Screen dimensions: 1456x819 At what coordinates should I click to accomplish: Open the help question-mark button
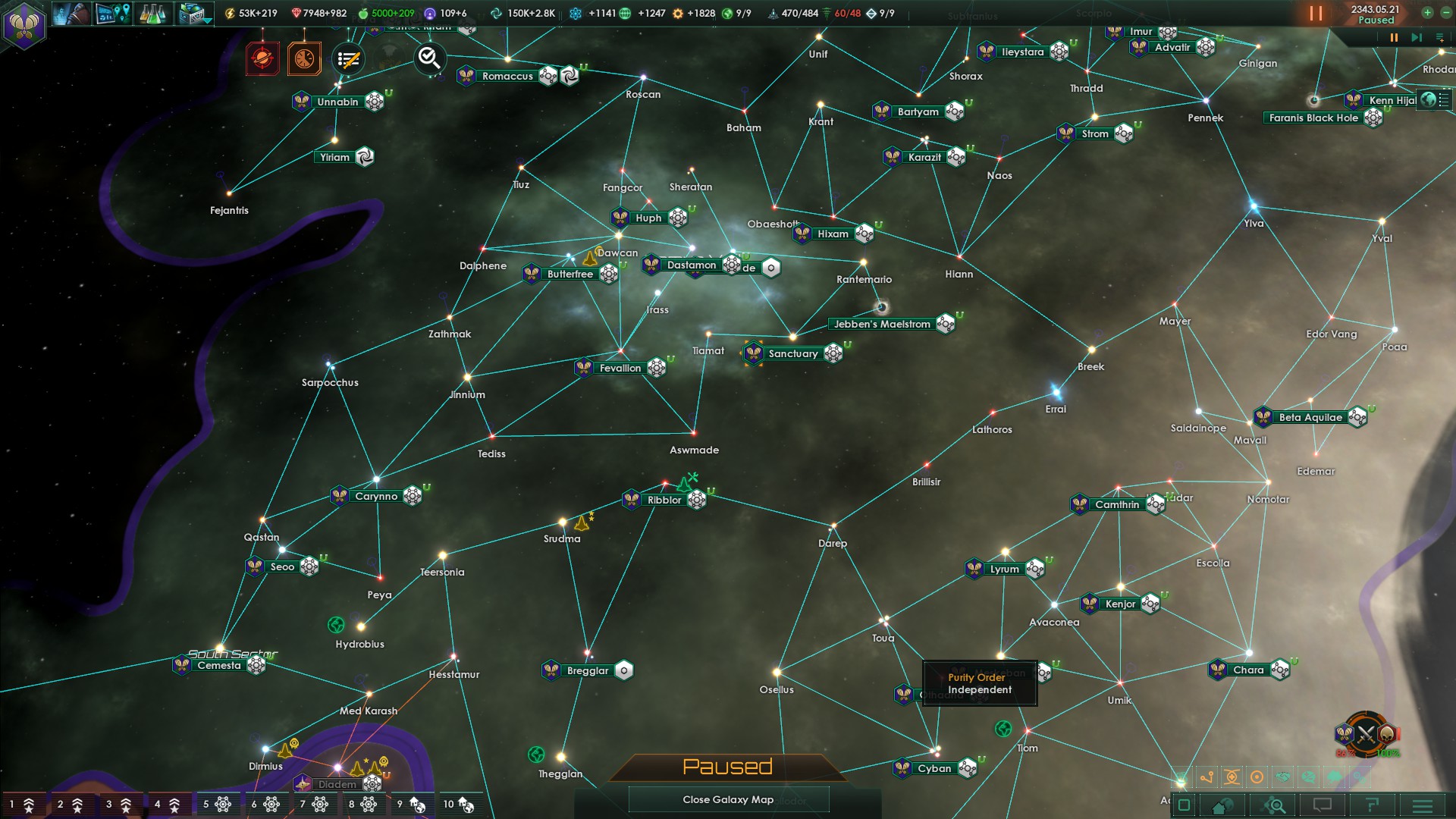pyautogui.click(x=1374, y=804)
